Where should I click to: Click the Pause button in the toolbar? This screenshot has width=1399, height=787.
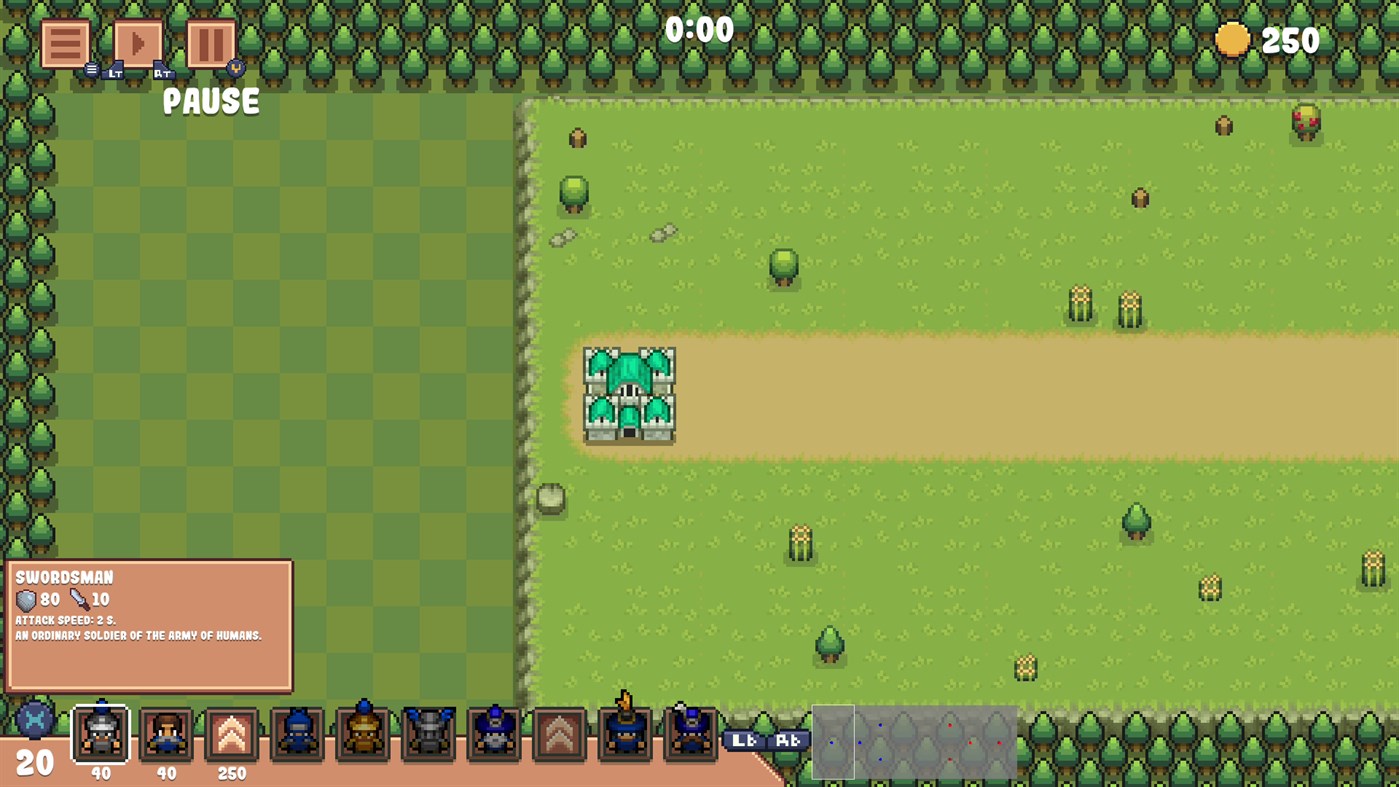(210, 42)
